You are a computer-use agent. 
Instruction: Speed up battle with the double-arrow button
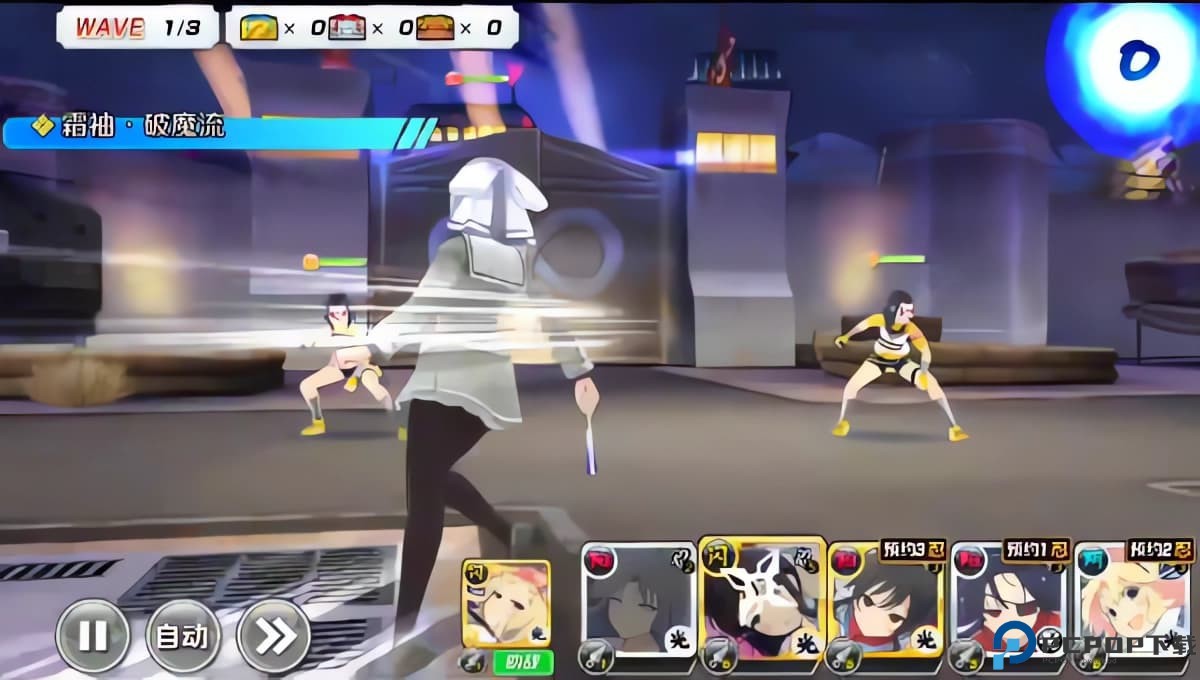273,635
